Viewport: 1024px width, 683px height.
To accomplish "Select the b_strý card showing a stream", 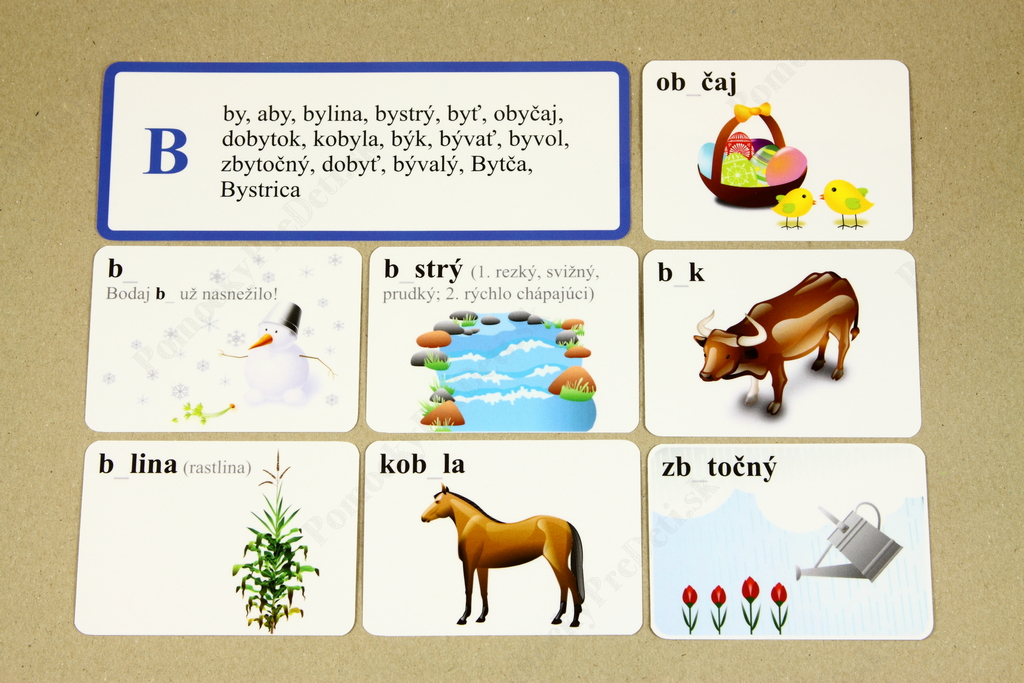I will coord(502,339).
